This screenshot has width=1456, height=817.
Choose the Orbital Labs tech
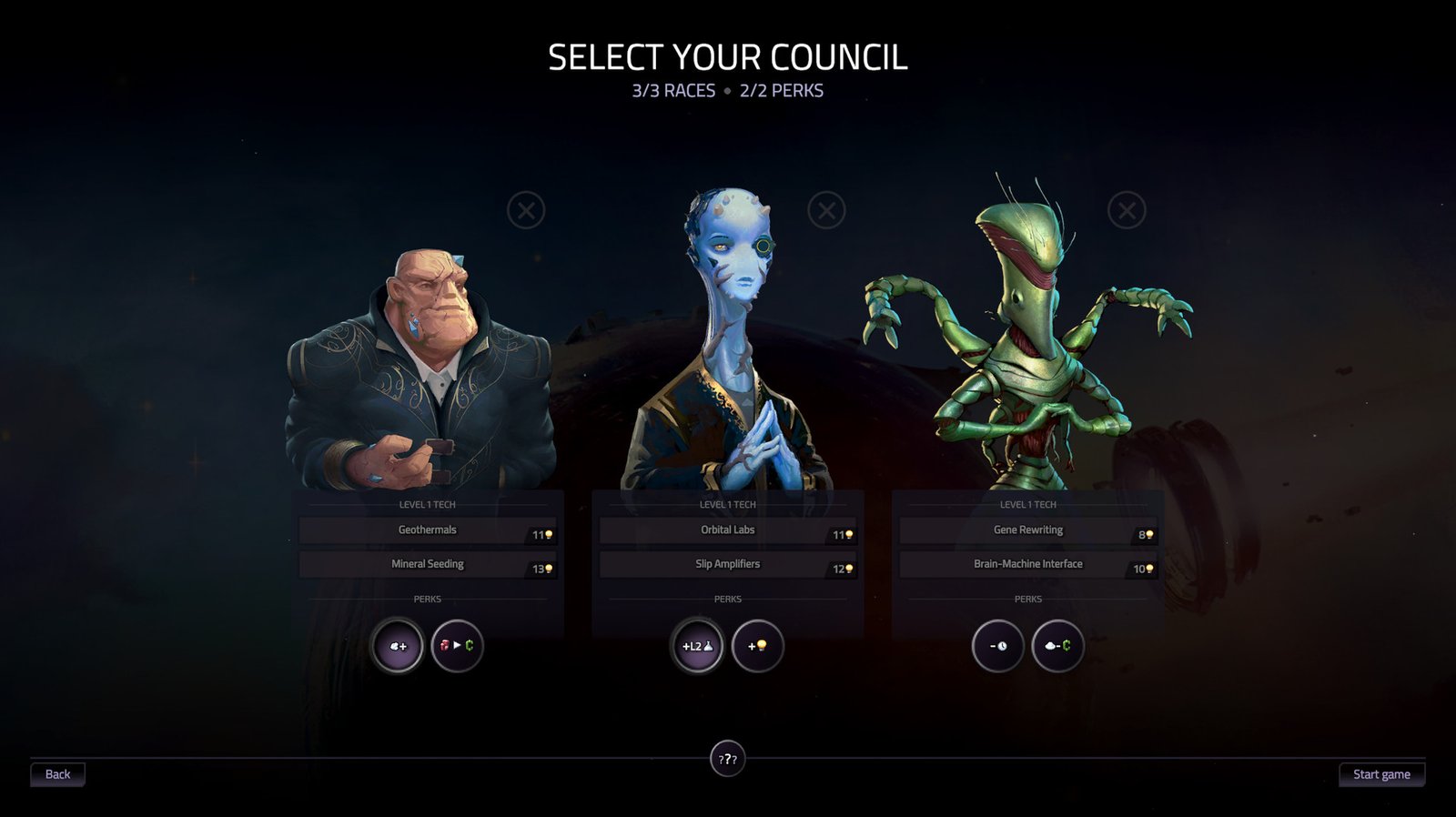pos(728,530)
